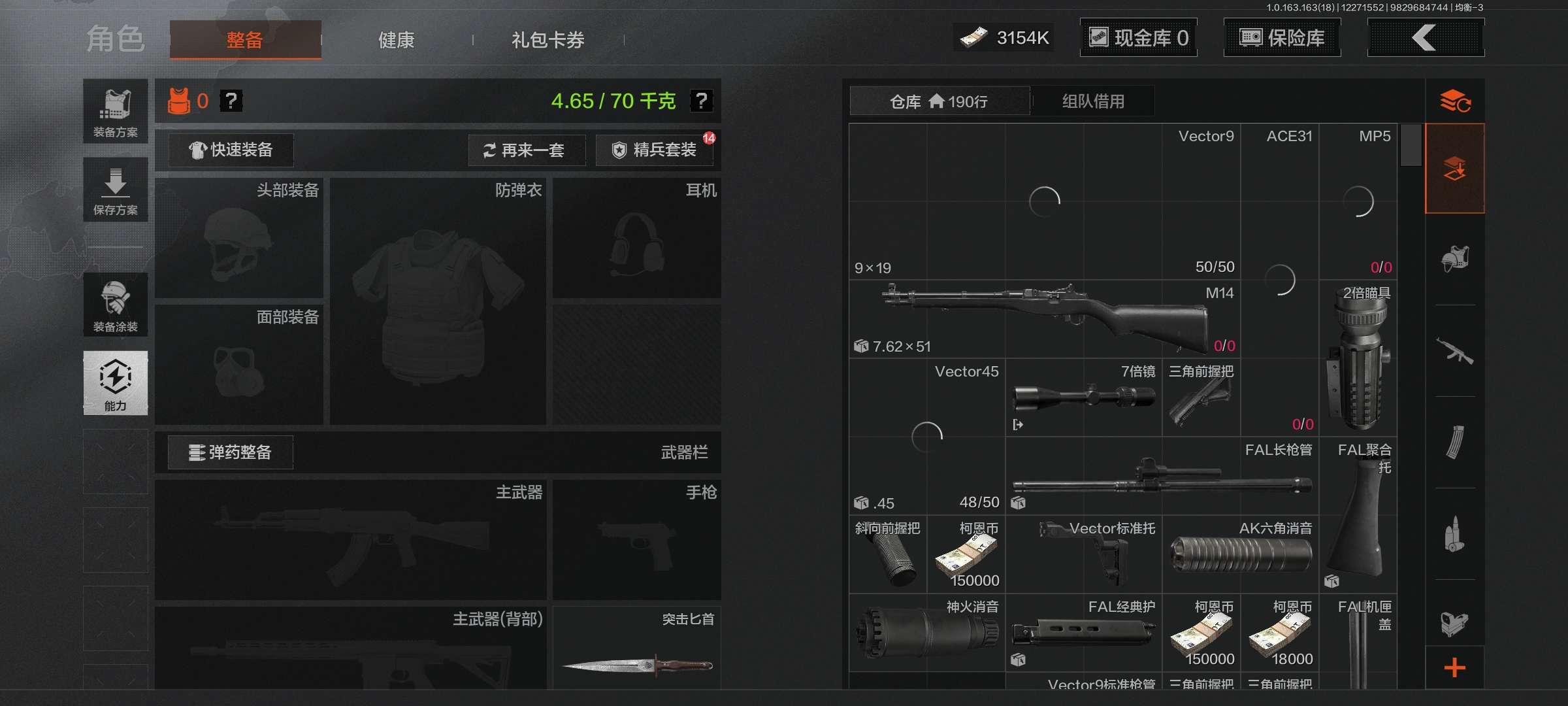Screen dimensions: 1568x706
Task: Open the 能力 ability panel
Action: click(x=115, y=384)
